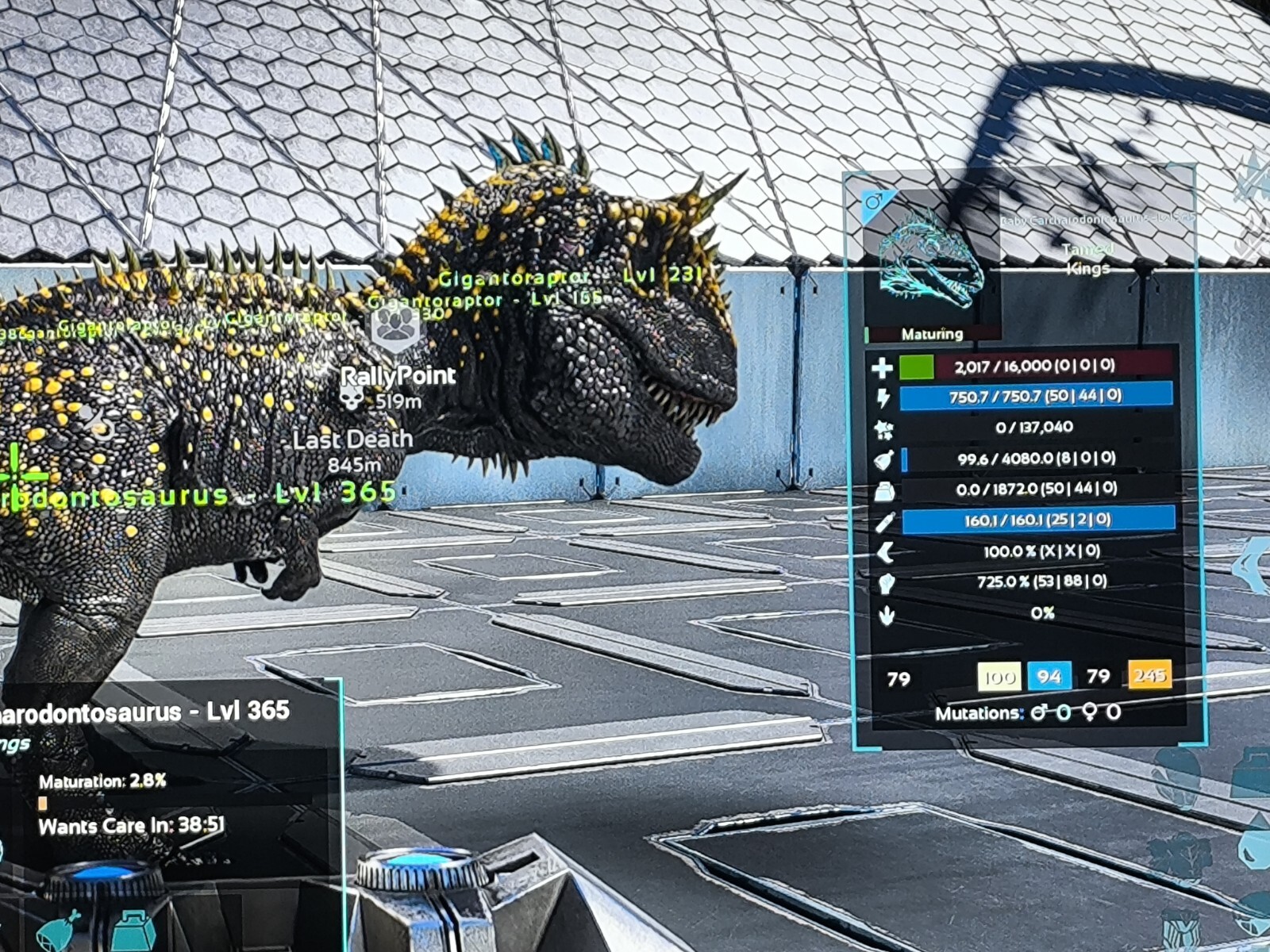
Task: Click the meat drumstick icon
Action: click(60, 929)
